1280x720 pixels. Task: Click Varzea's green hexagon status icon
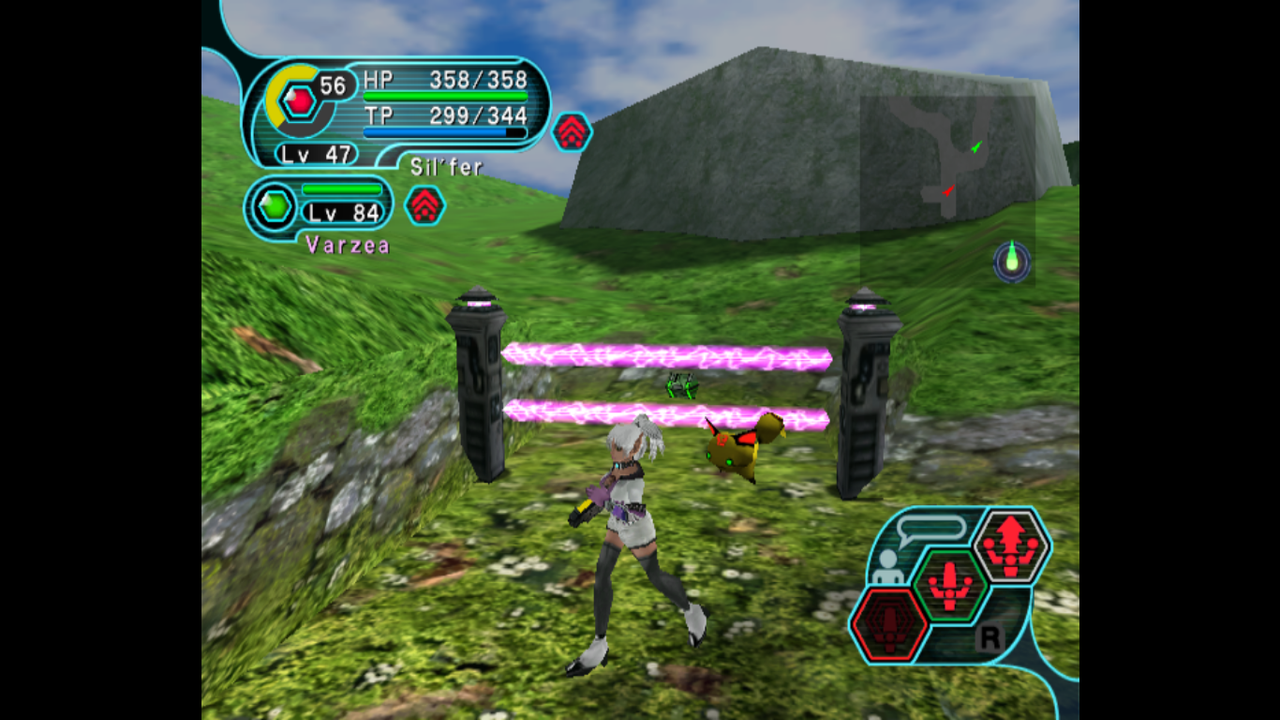[x=274, y=207]
